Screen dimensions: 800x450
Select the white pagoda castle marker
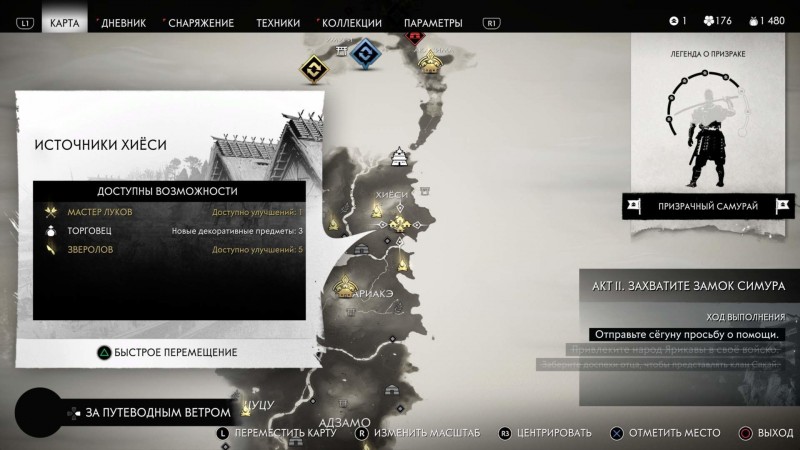[x=400, y=155]
